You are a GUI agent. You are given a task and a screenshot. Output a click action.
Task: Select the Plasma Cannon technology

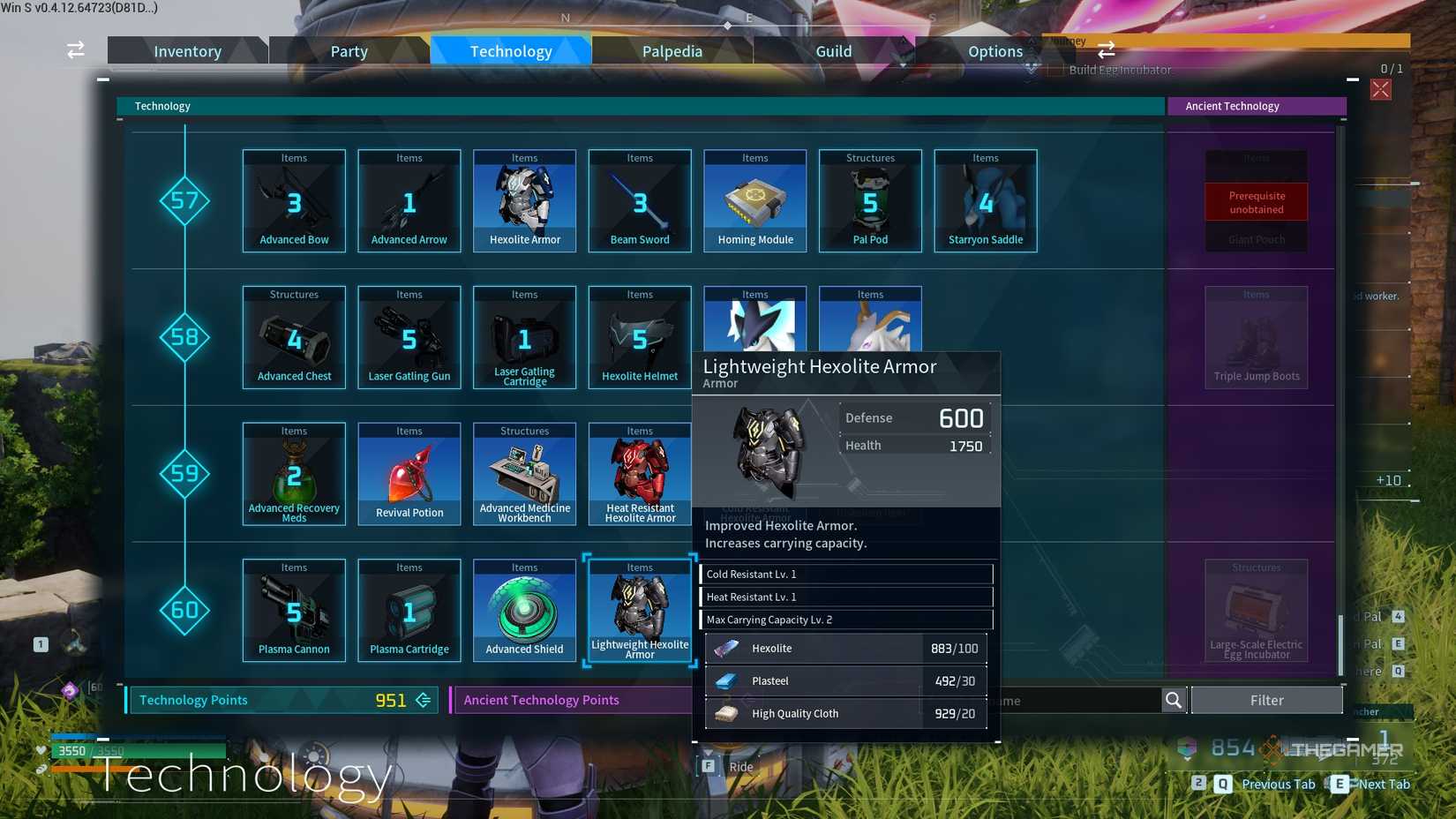click(293, 609)
